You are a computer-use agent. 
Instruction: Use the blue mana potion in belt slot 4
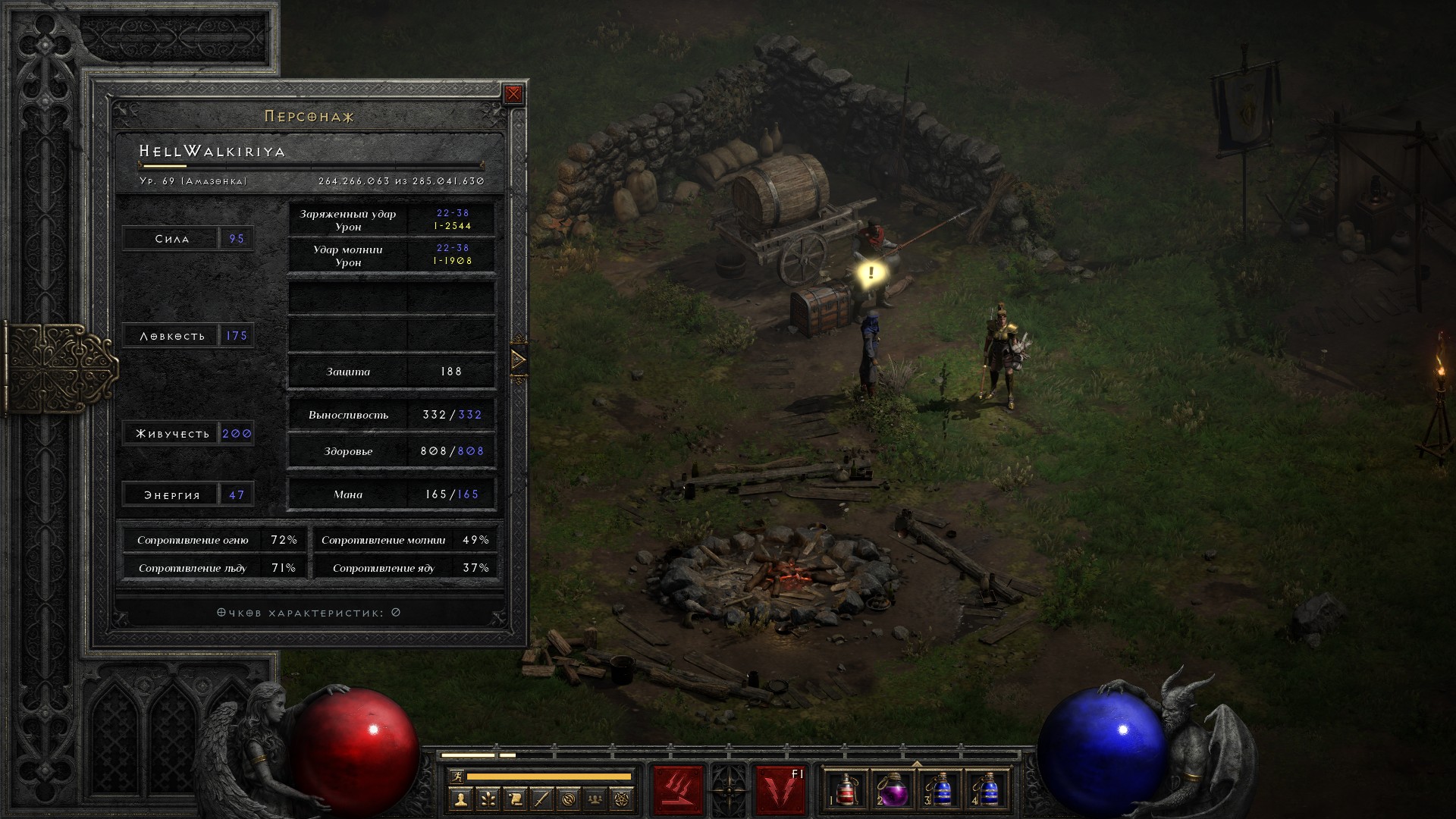pyautogui.click(x=988, y=790)
